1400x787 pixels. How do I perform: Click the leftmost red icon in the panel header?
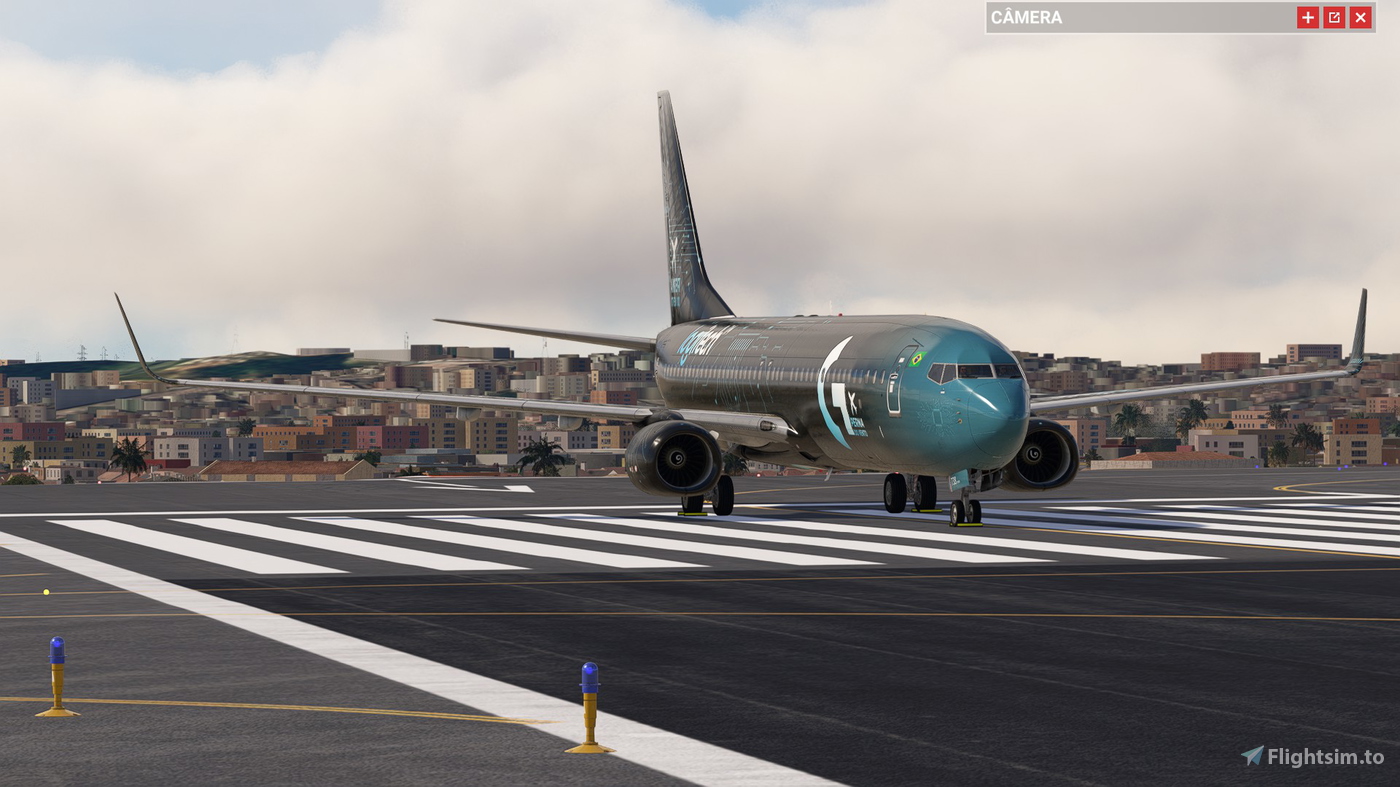point(1308,16)
